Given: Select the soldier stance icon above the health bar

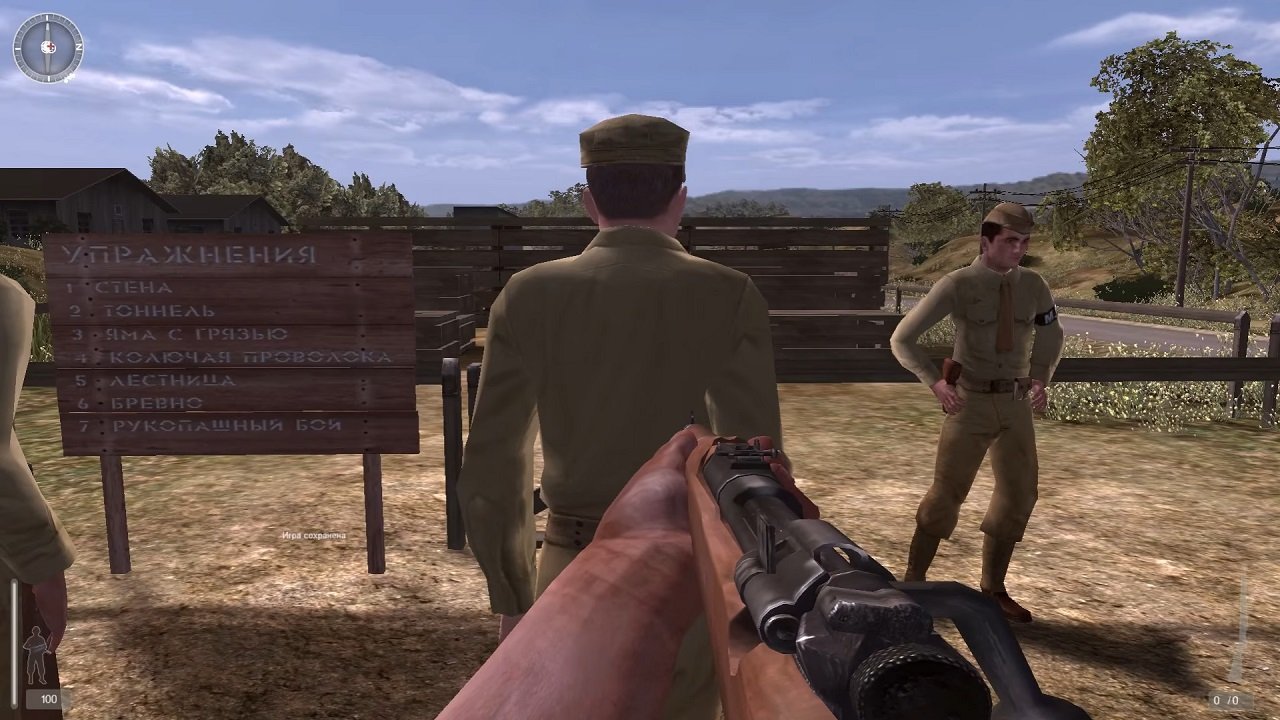Looking at the screenshot, I should (x=36, y=655).
